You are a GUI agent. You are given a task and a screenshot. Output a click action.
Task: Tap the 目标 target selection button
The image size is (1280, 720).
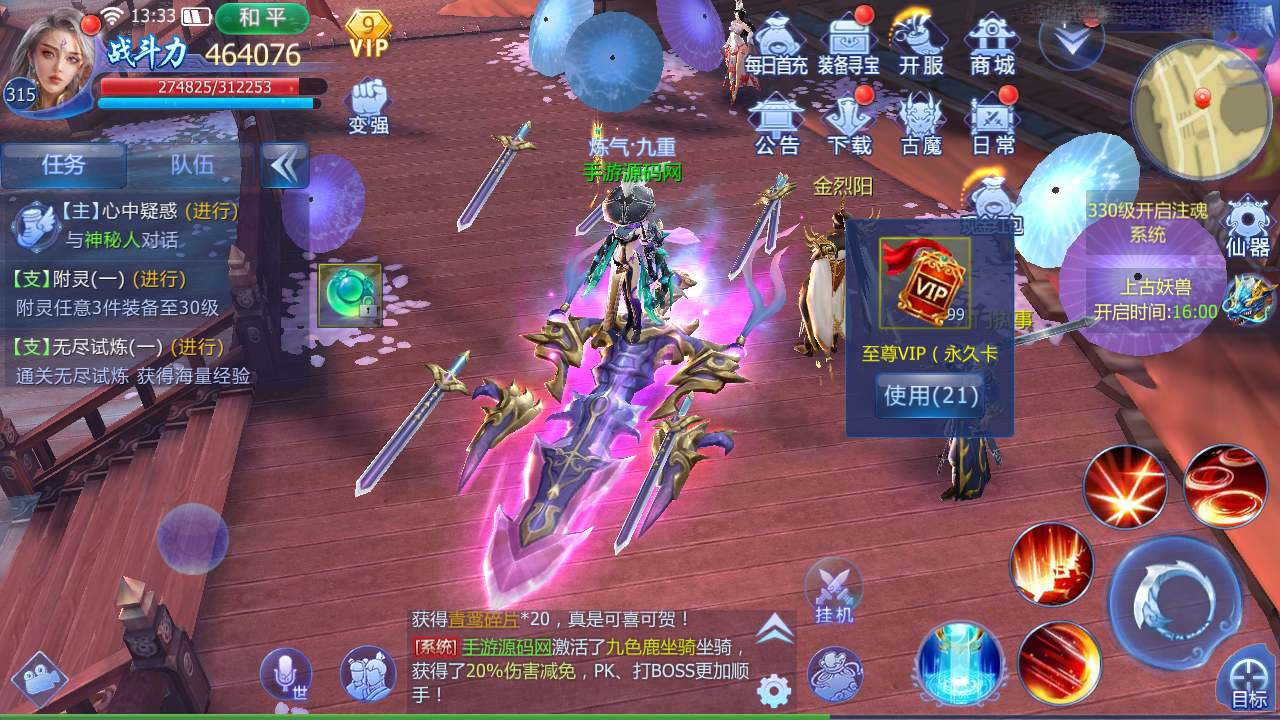tap(1248, 680)
